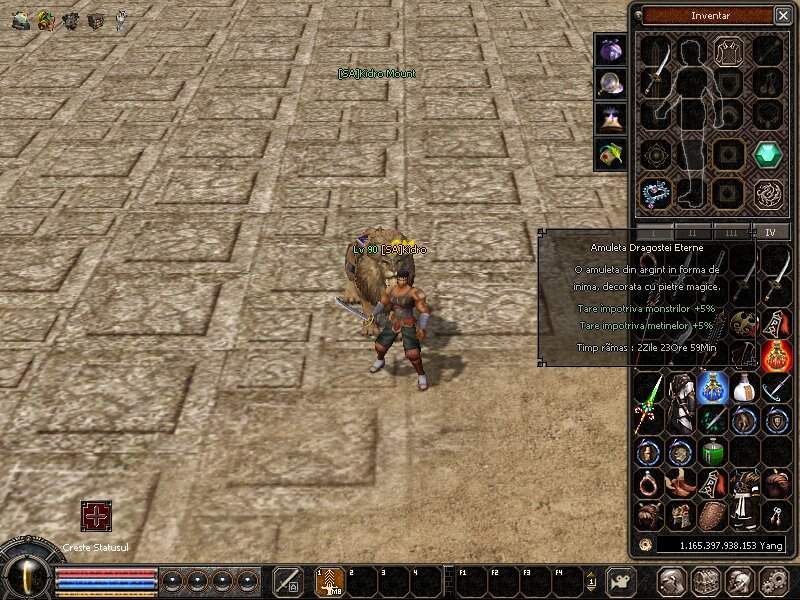This screenshot has height=600, width=800.
Task: Select the heart amulet equipment slot
Action: tap(656, 191)
